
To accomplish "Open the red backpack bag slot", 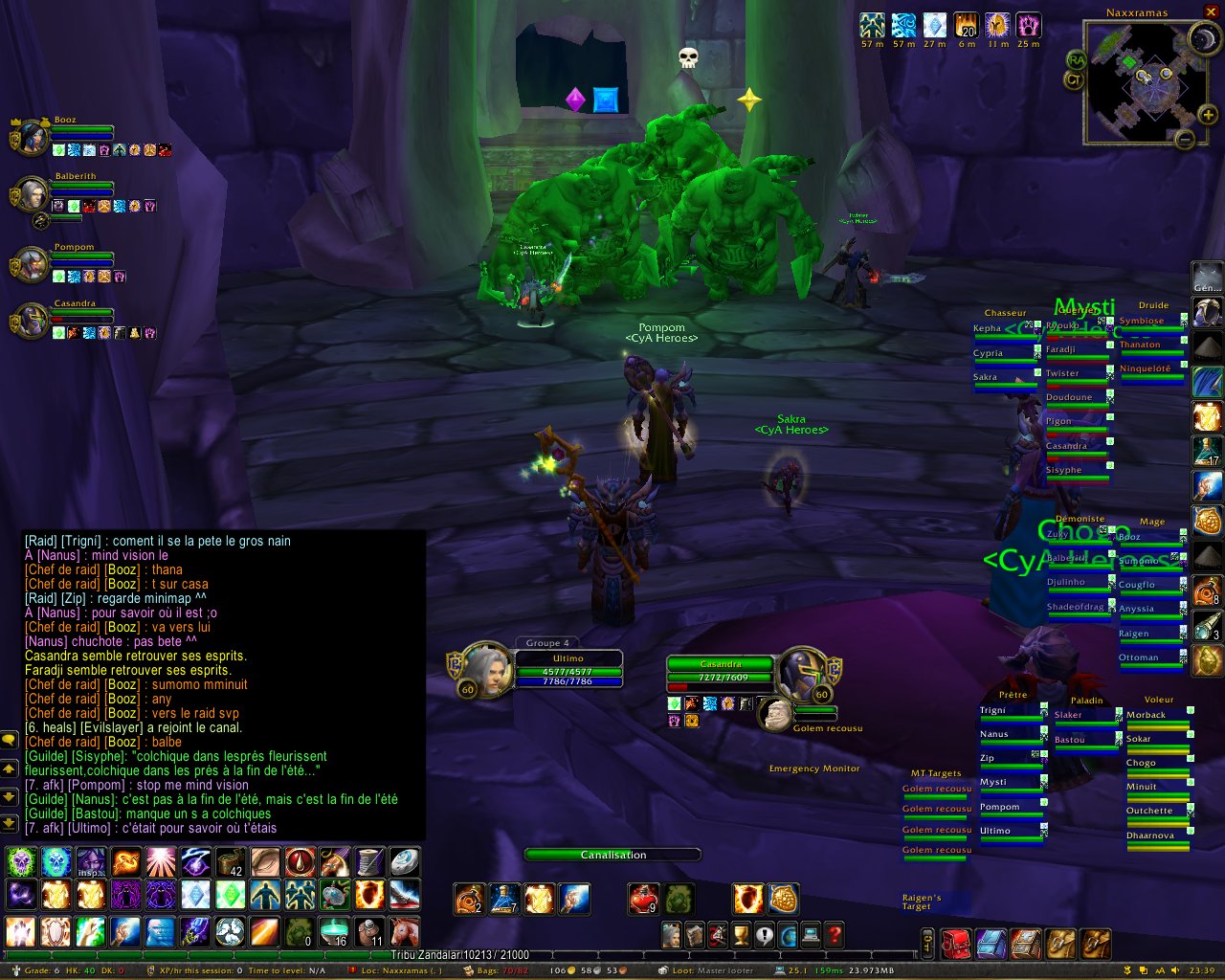I will (x=956, y=944).
